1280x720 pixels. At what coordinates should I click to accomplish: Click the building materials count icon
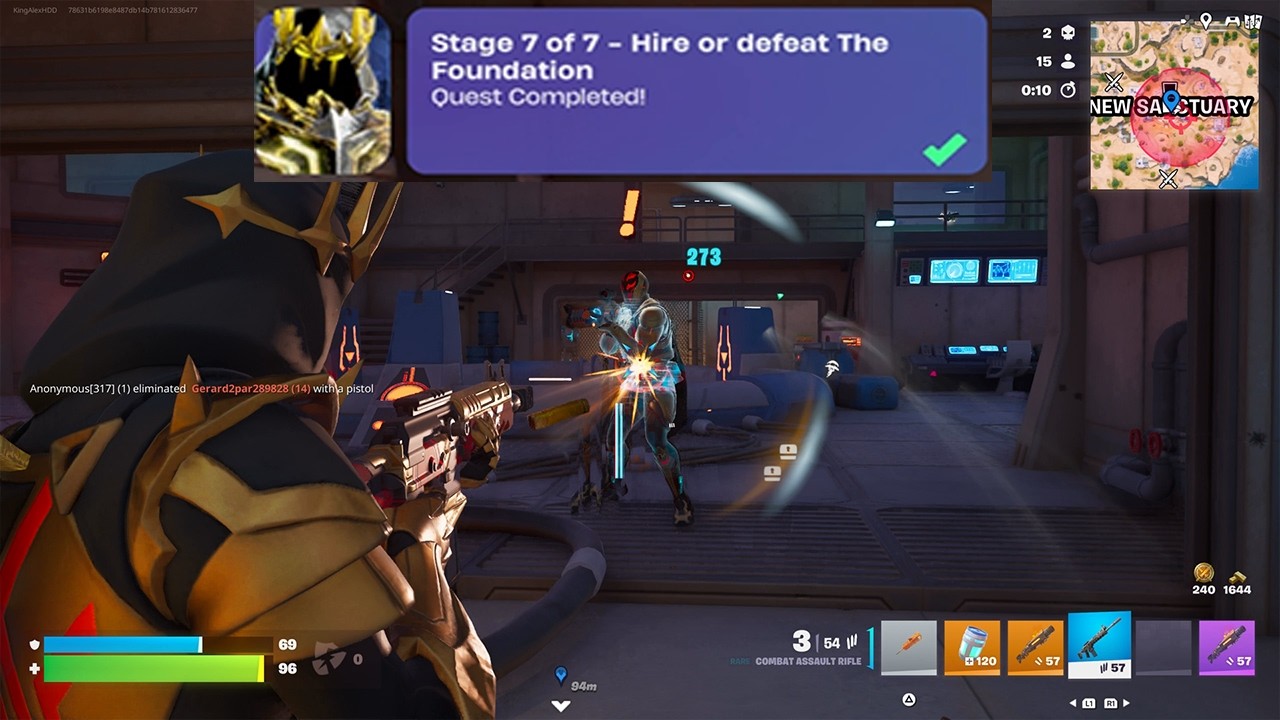[x=1237, y=575]
